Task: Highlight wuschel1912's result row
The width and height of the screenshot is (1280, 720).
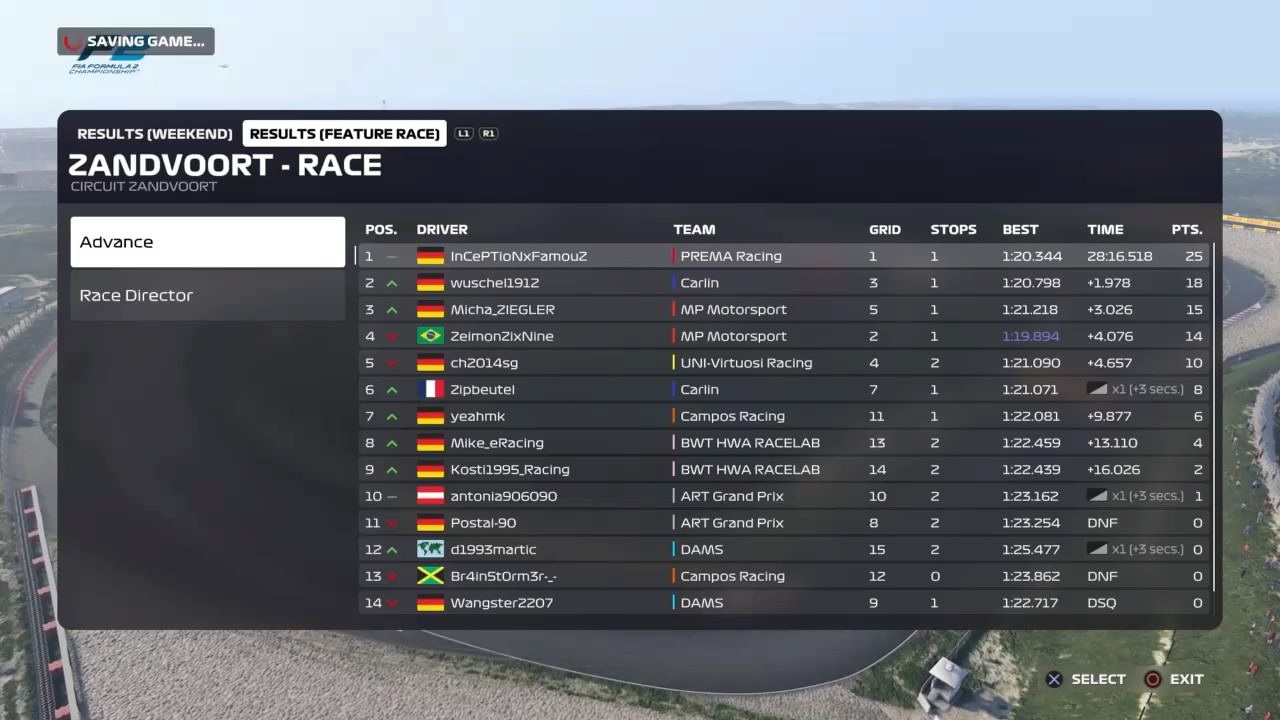Action: 783,283
